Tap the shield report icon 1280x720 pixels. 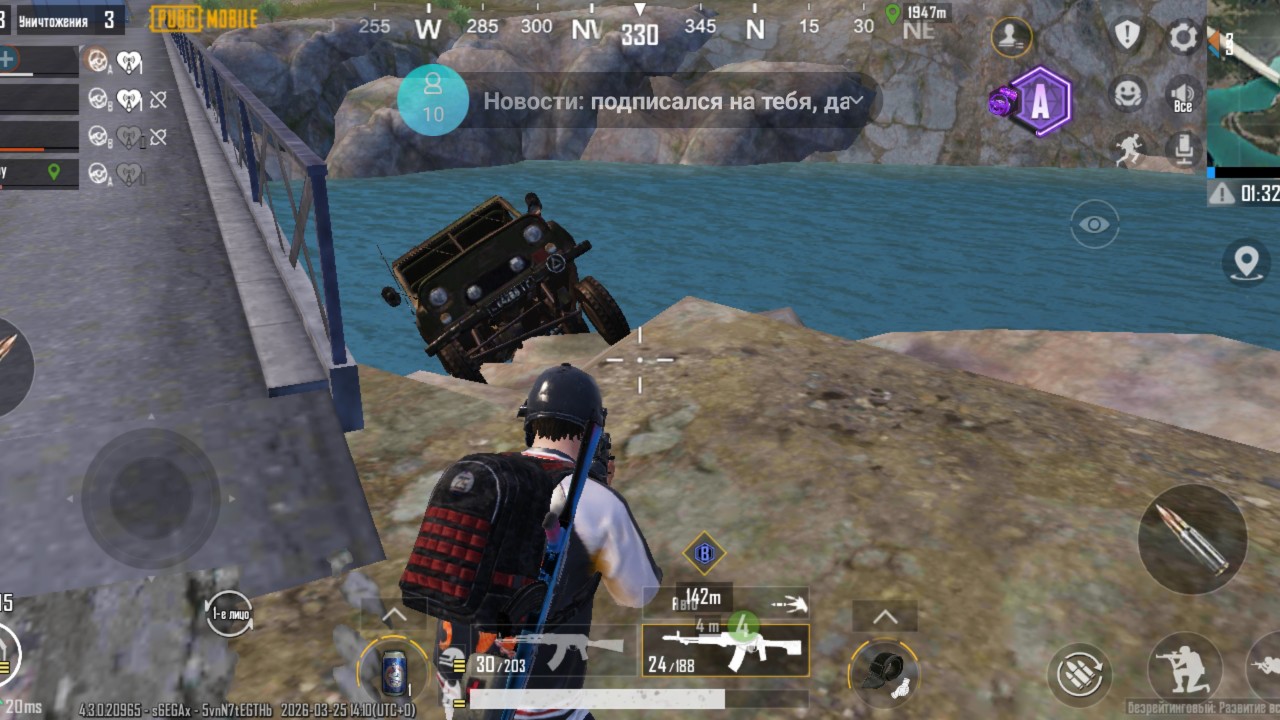(1128, 35)
